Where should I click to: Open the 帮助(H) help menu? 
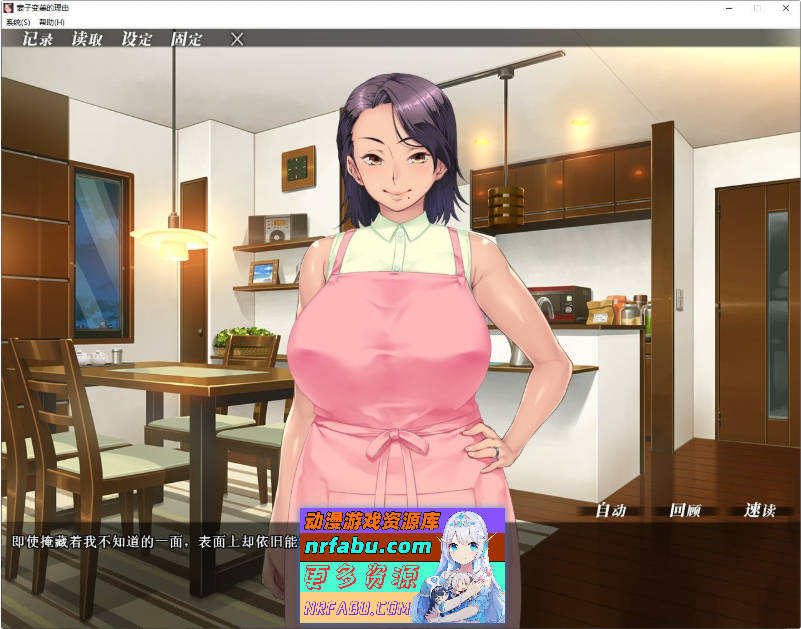(51, 22)
